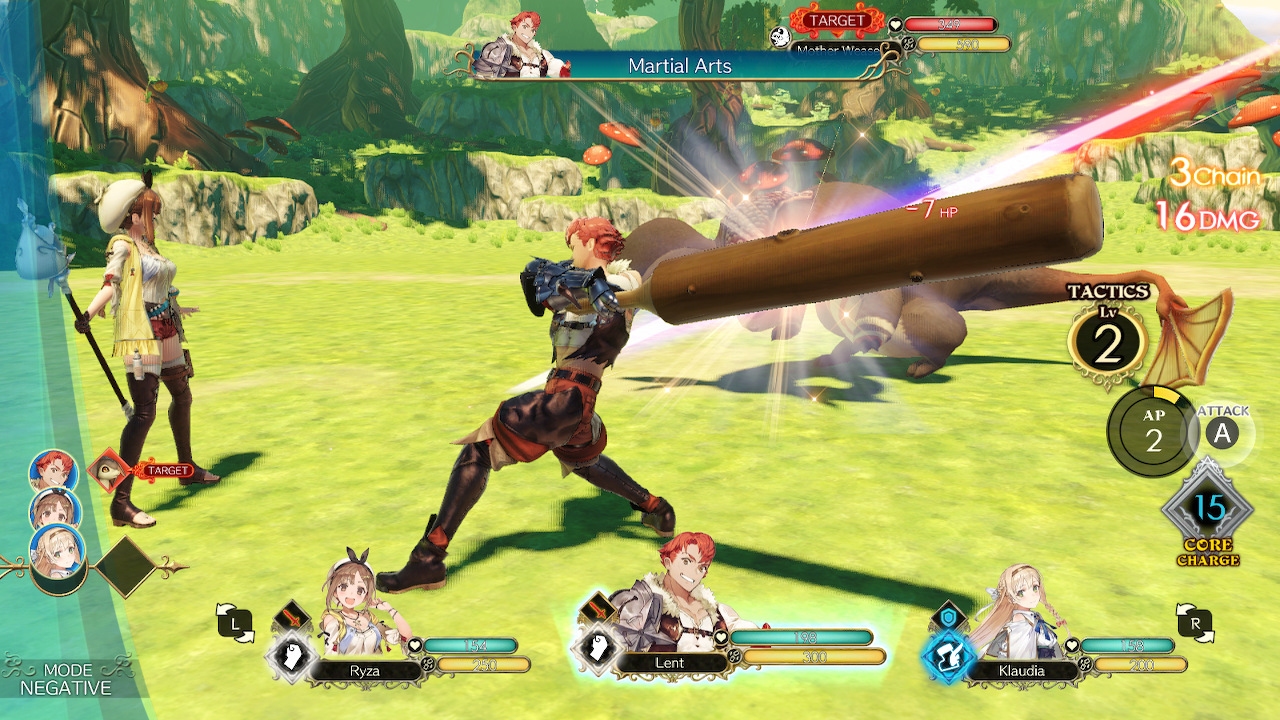Select the Martial Arts action banner
This screenshot has height=720, width=1280.
click(x=680, y=66)
